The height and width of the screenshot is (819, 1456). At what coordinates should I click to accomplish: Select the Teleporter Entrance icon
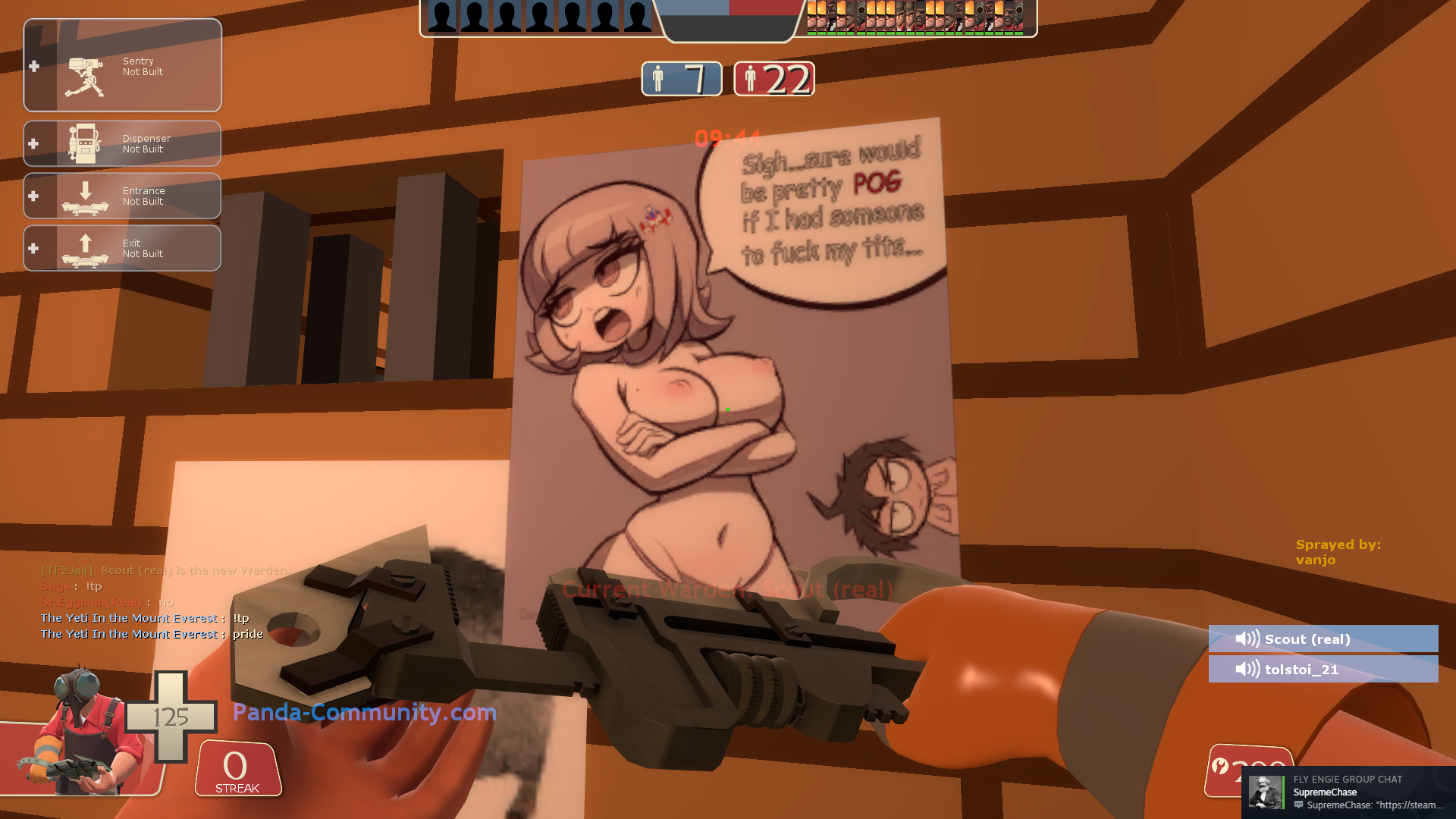[83, 196]
